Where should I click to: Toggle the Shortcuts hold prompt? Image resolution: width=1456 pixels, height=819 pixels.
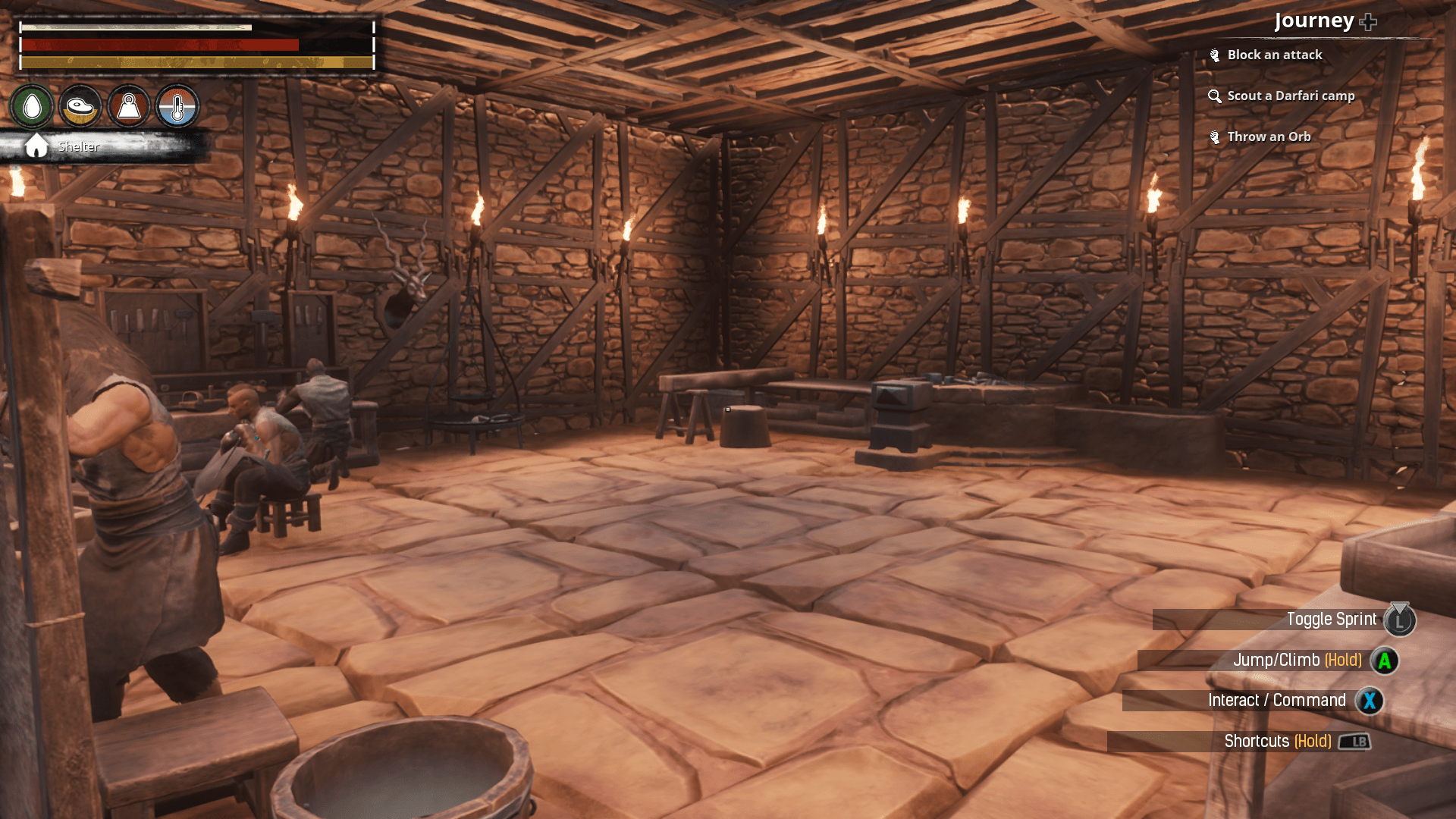[1279, 741]
